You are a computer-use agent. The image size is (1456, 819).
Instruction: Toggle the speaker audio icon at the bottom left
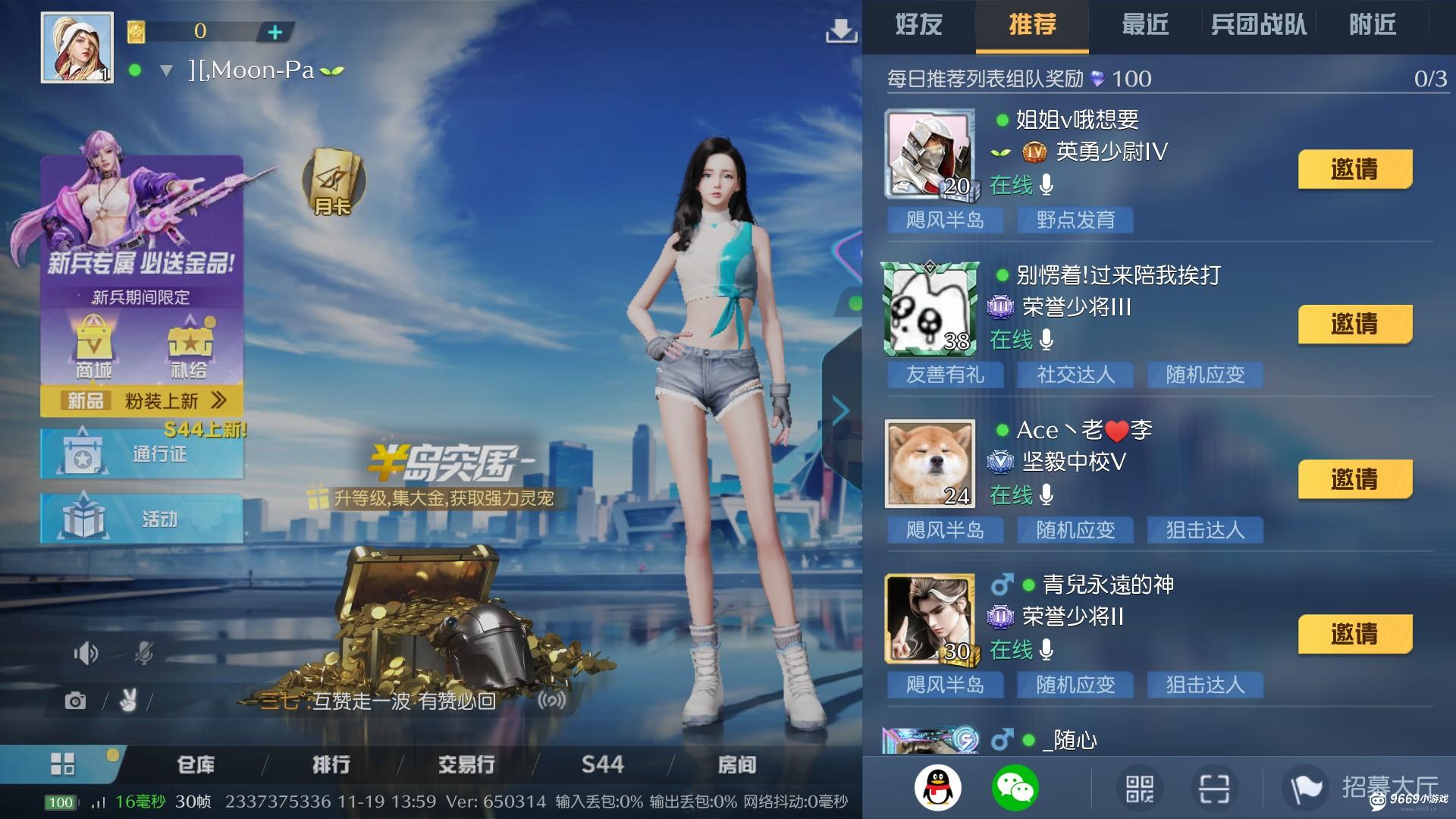pyautogui.click(x=87, y=652)
